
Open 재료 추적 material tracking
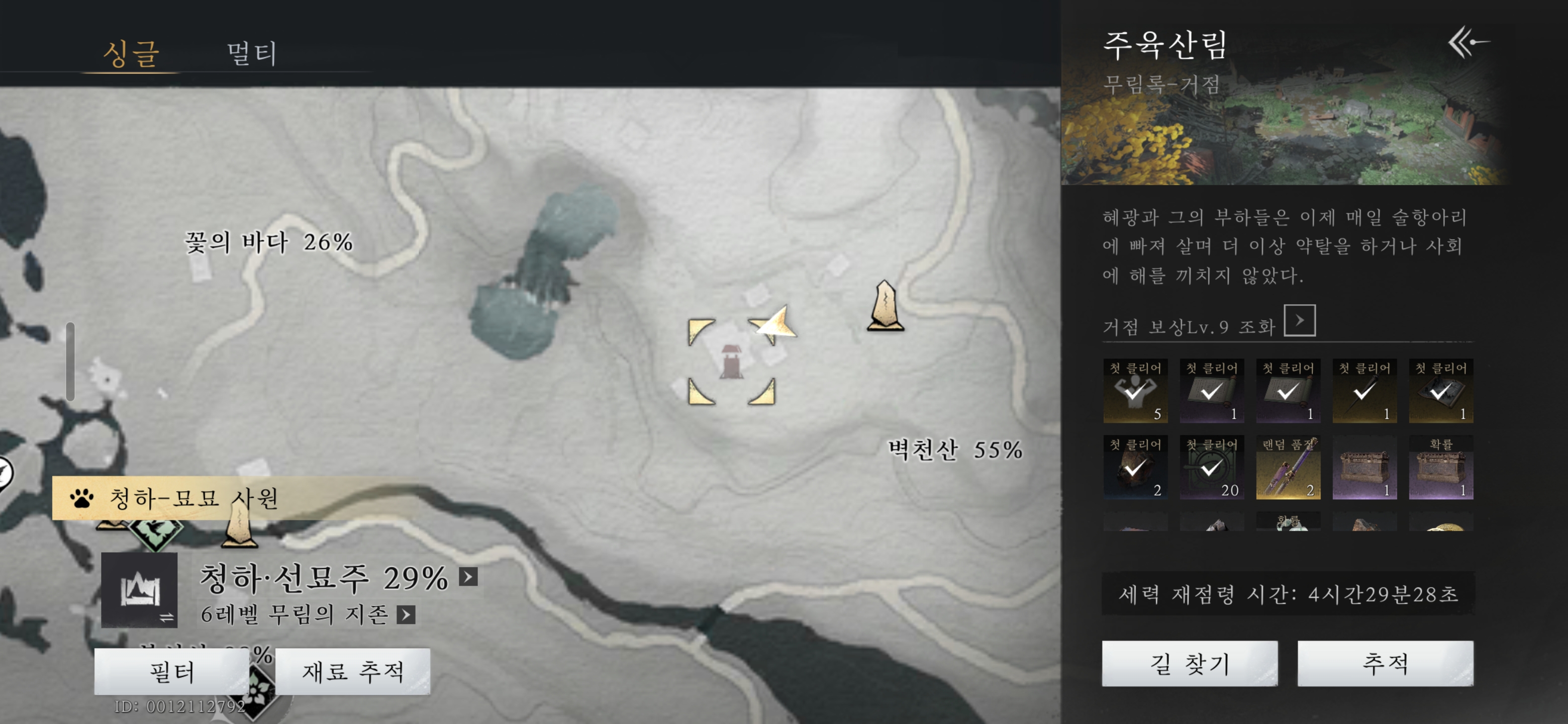point(353,672)
